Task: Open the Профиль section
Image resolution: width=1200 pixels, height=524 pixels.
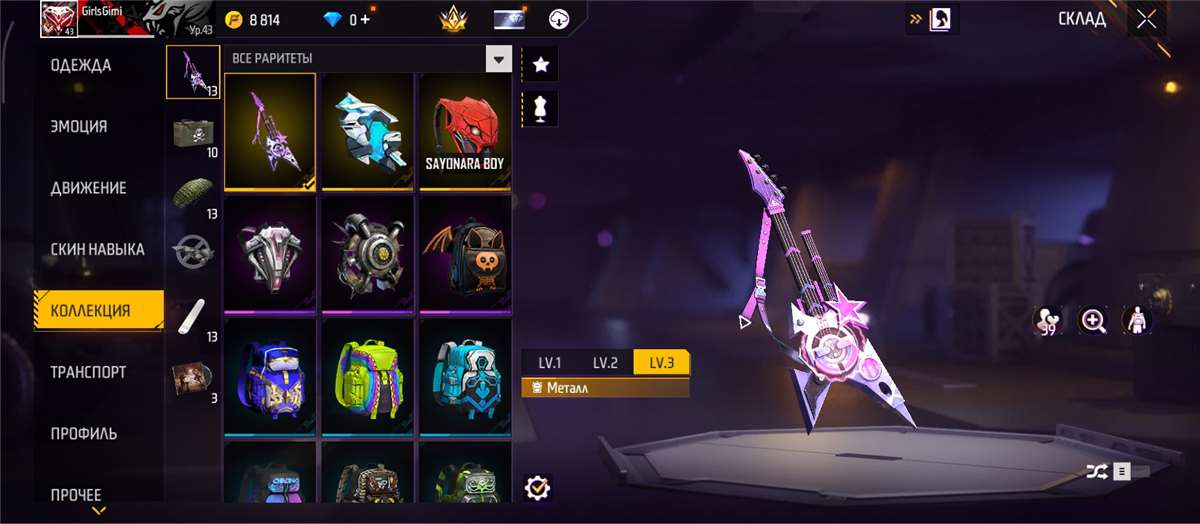Action: [83, 434]
